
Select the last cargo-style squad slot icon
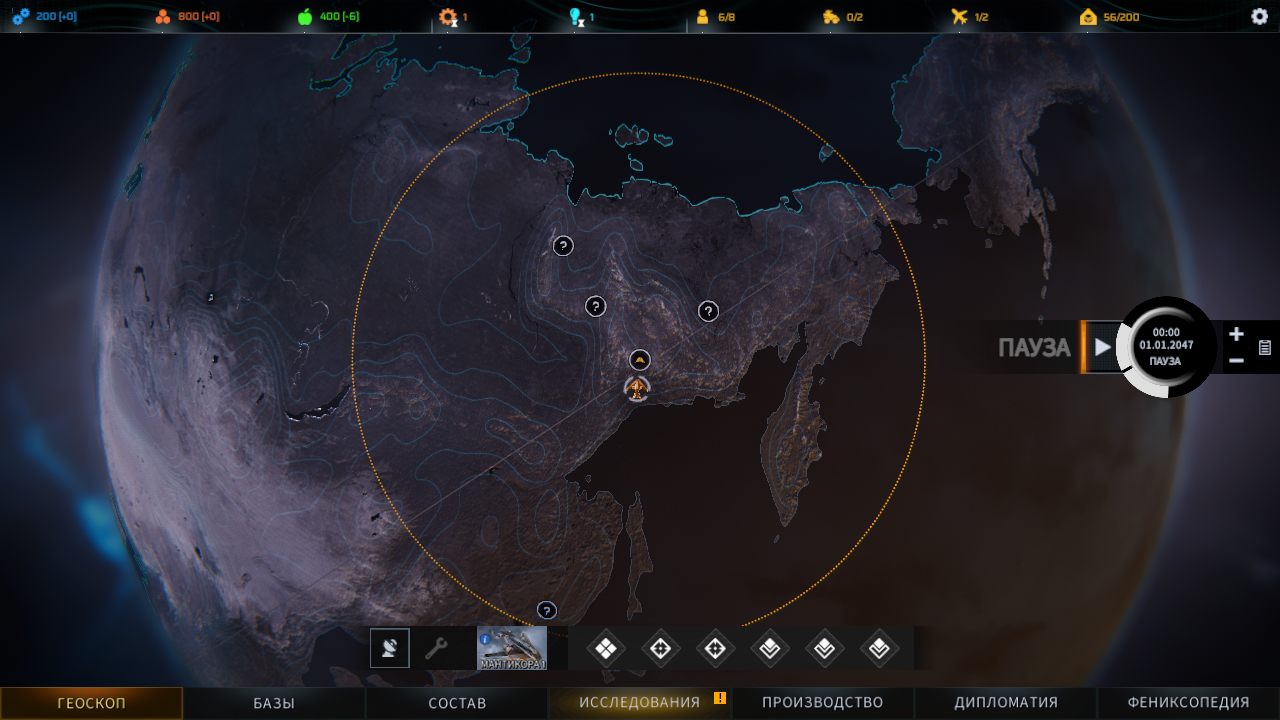[879, 647]
